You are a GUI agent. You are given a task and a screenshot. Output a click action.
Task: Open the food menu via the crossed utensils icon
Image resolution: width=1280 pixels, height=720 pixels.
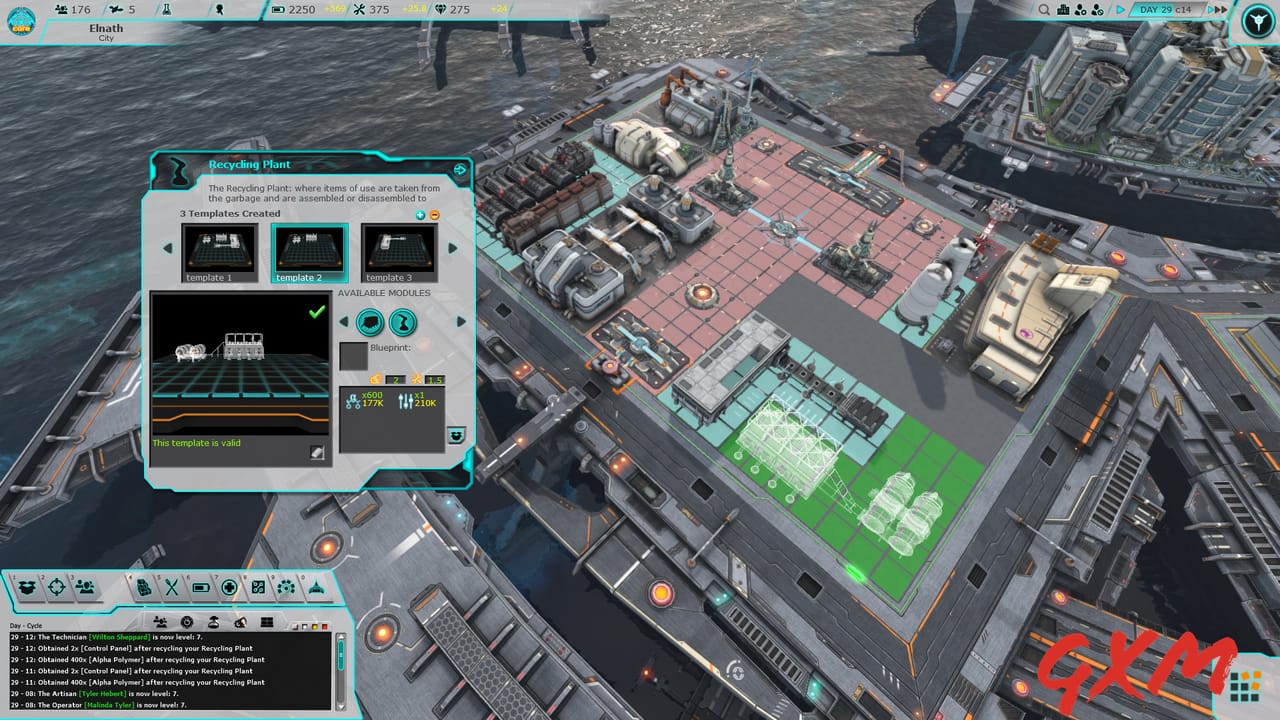171,586
